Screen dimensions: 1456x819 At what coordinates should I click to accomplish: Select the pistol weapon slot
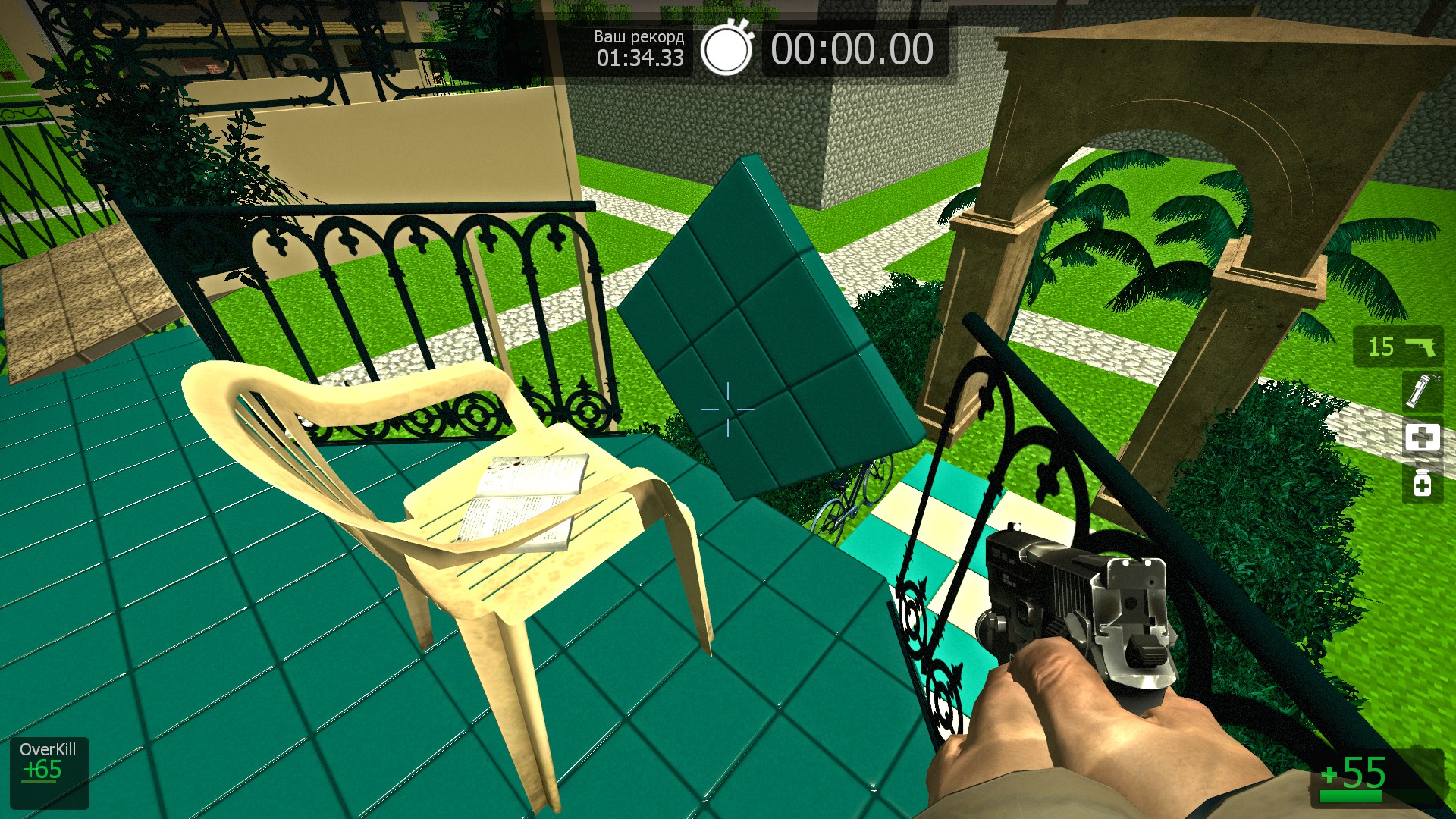1398,347
